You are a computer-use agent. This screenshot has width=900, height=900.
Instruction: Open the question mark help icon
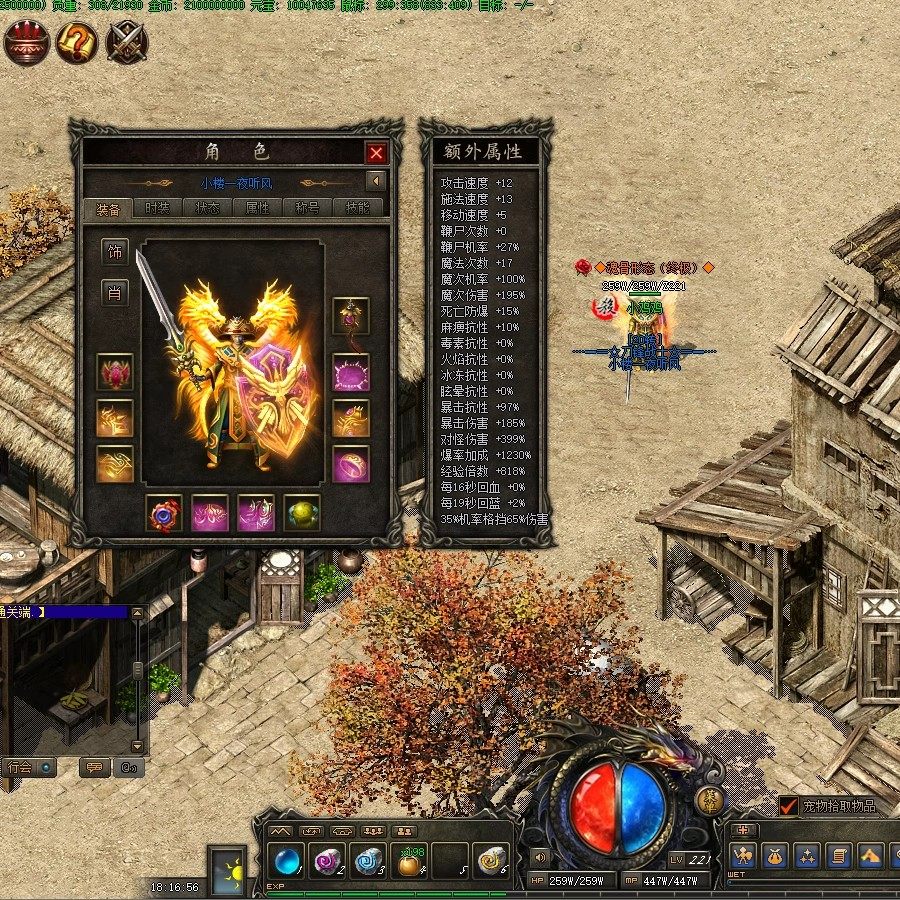76,43
